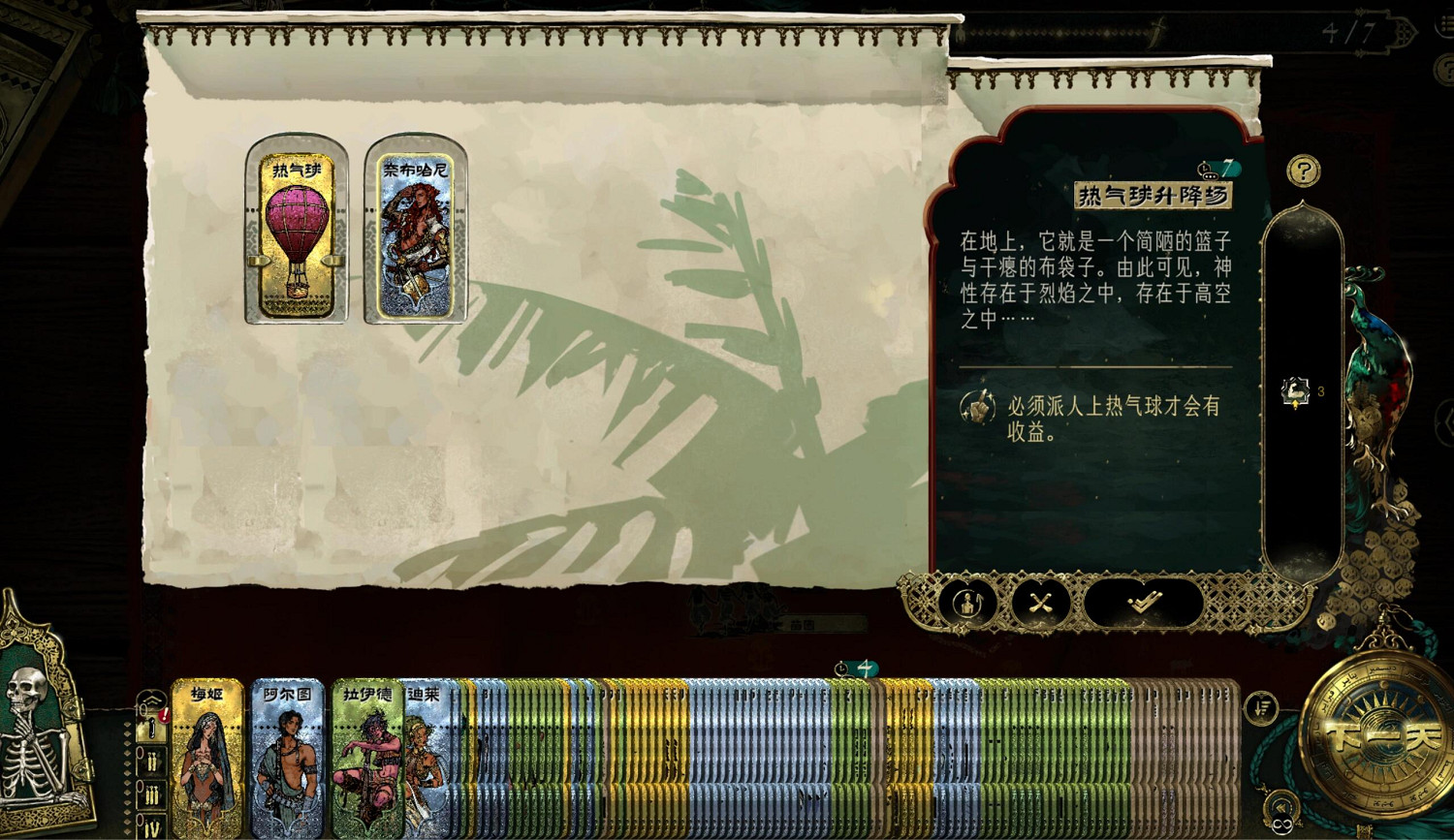Click the double-checkmark confirm button
This screenshot has width=1454, height=840.
[x=1144, y=603]
